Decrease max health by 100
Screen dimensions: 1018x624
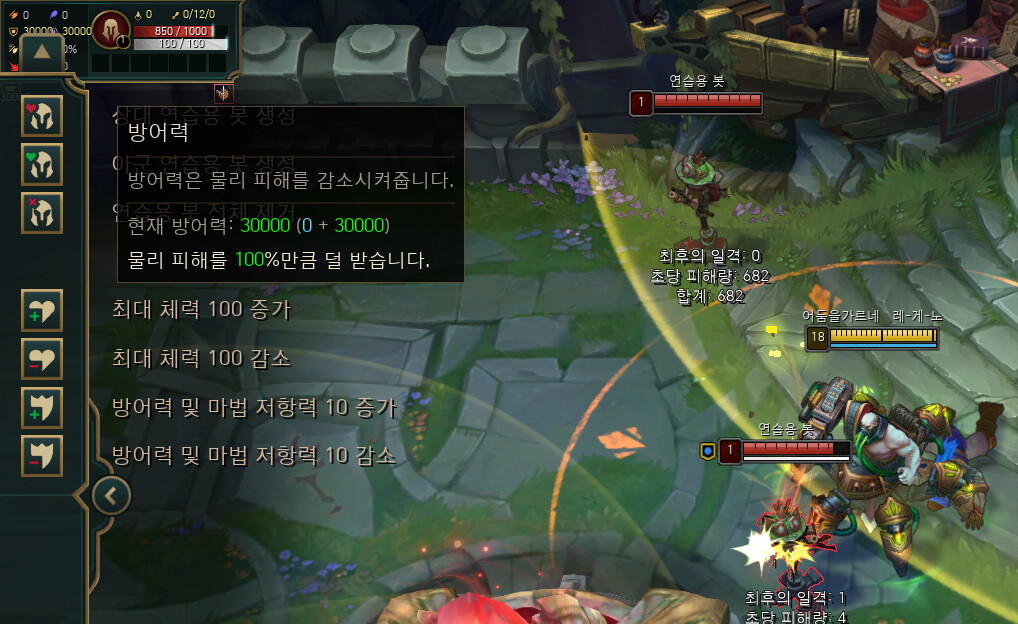tap(42, 358)
